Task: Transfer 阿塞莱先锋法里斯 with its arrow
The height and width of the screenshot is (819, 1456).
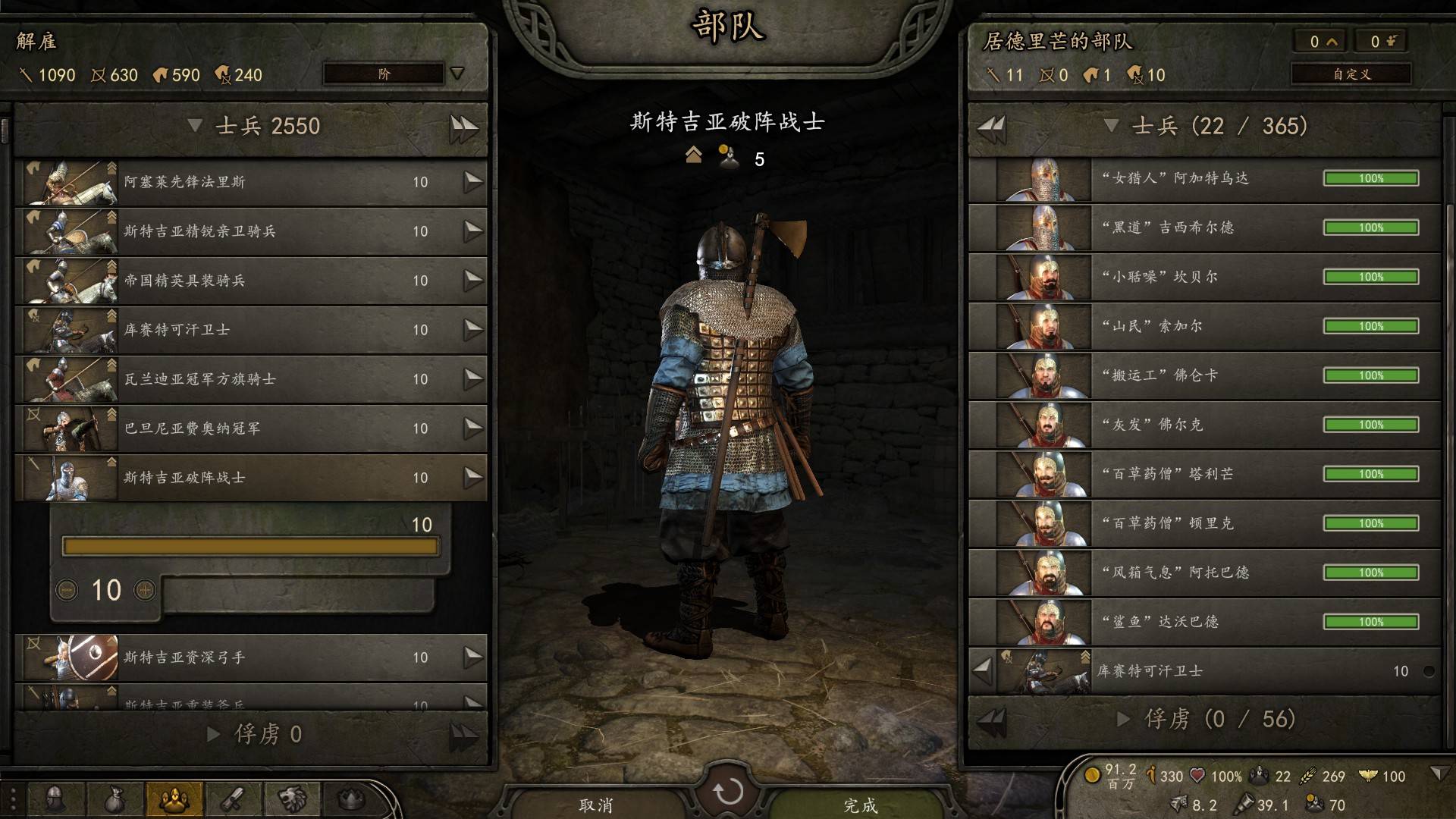Action: point(473,182)
